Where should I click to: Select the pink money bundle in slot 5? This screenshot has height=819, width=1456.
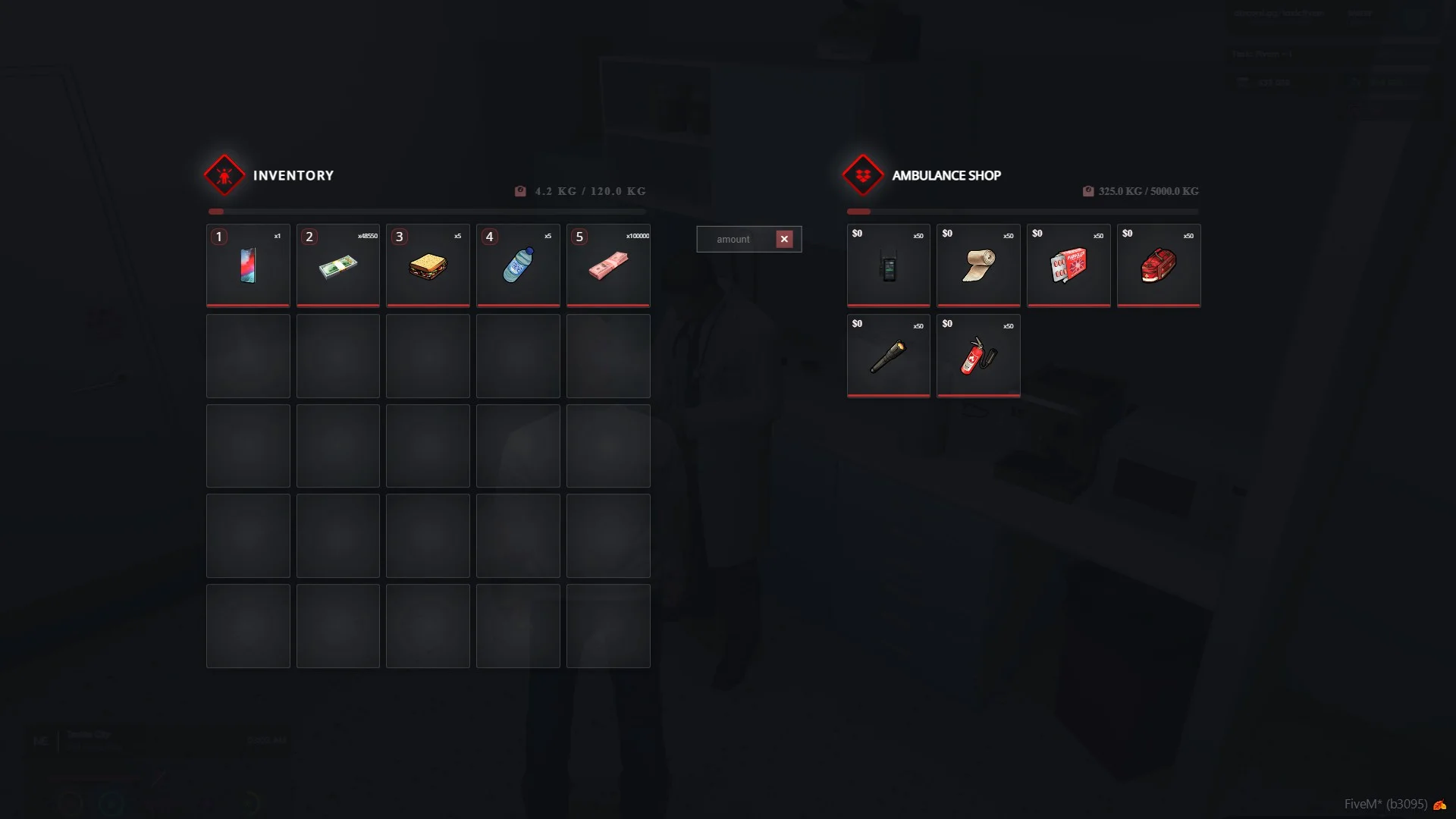[608, 266]
